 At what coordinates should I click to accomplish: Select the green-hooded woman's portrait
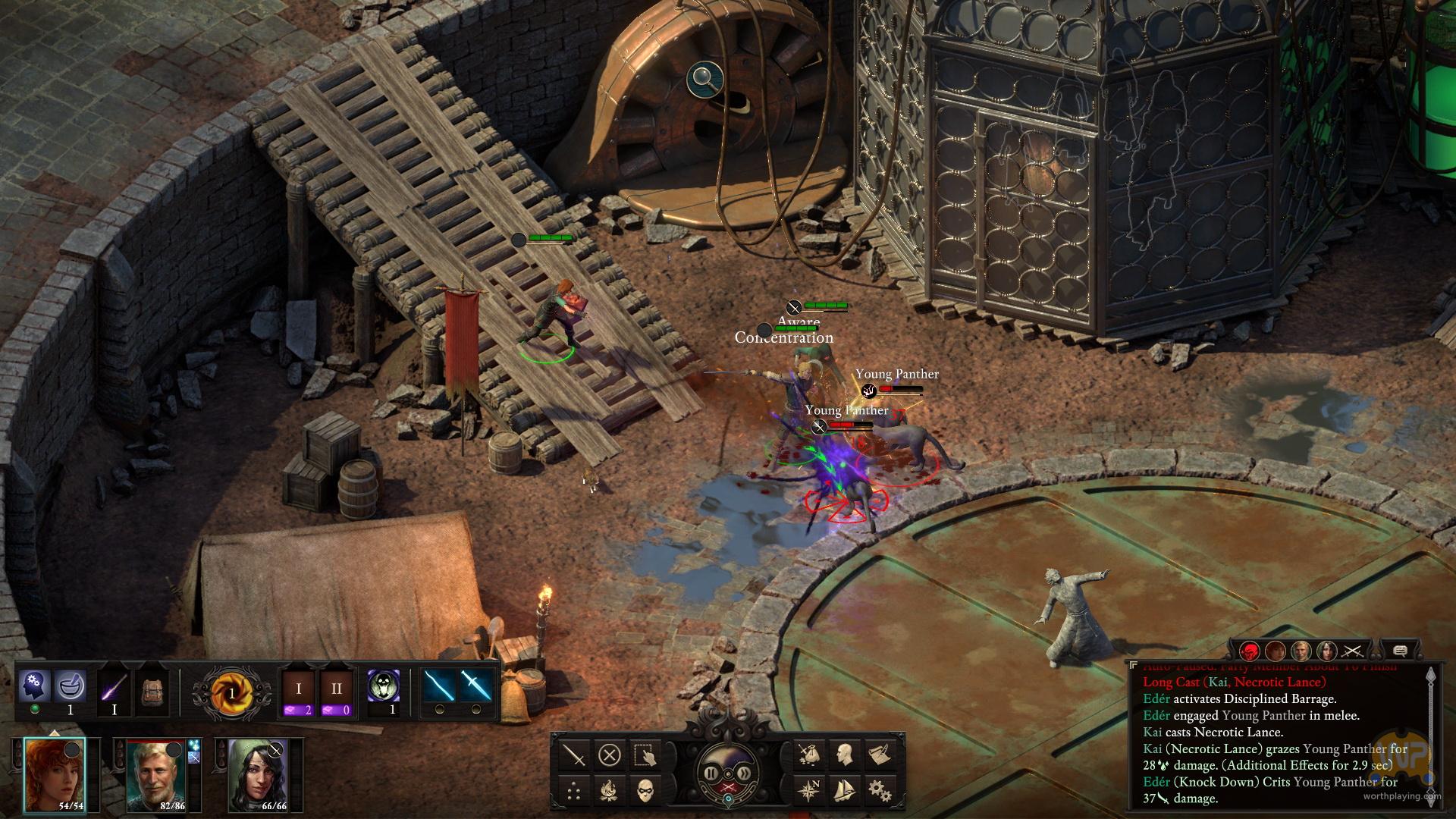click(x=258, y=773)
